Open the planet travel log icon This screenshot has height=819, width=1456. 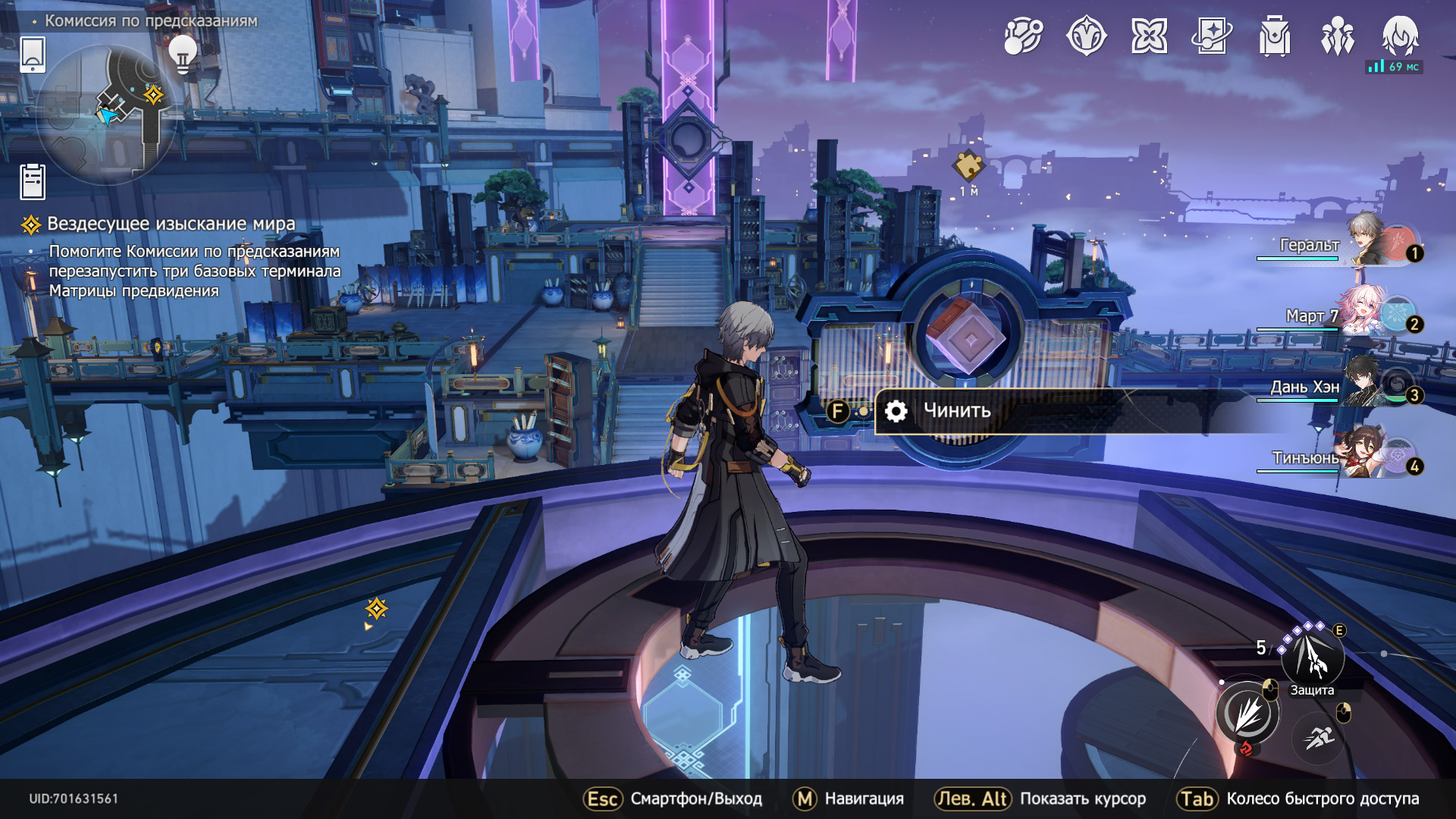tap(1023, 36)
